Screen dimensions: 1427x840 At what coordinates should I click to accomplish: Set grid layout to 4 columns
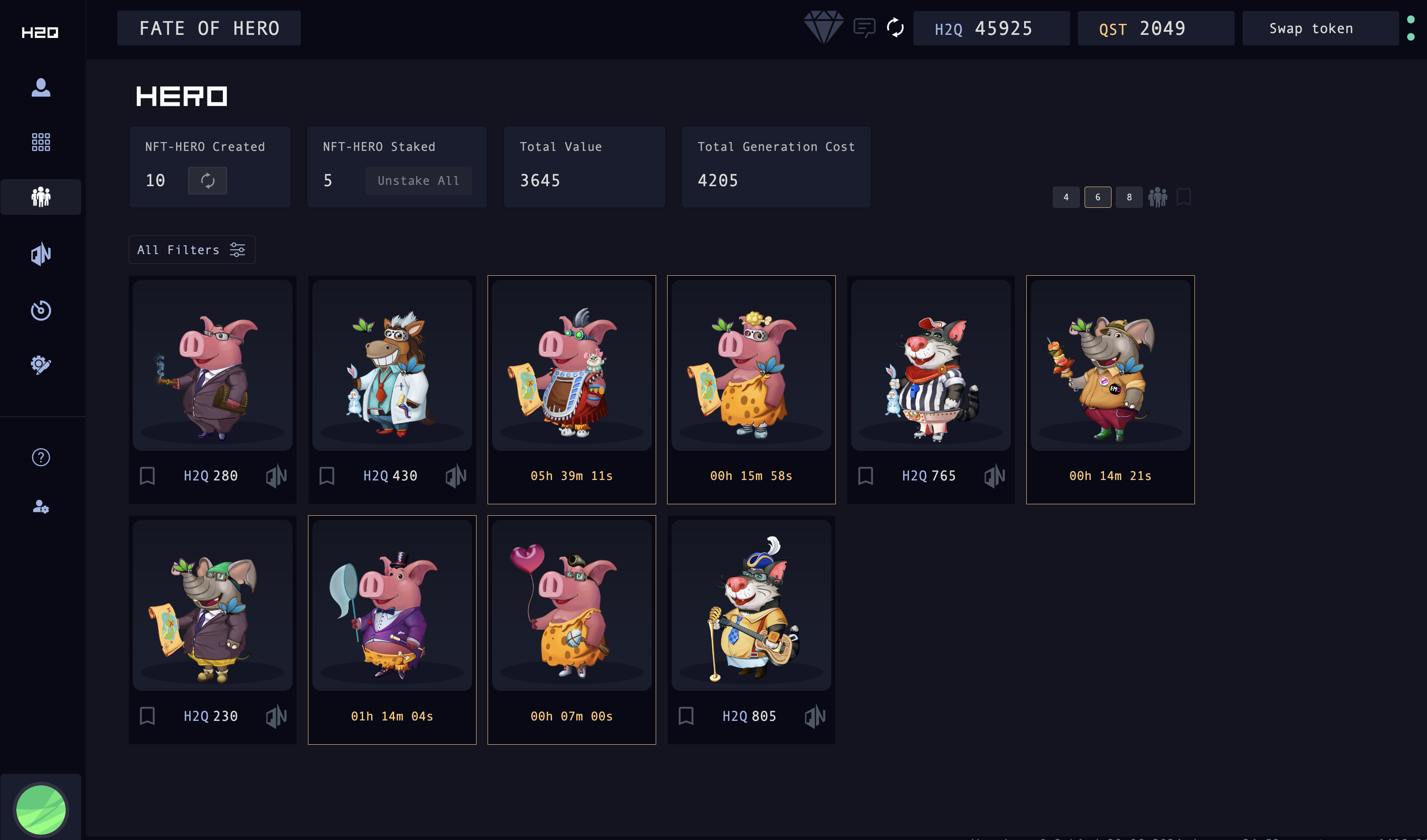(1066, 197)
